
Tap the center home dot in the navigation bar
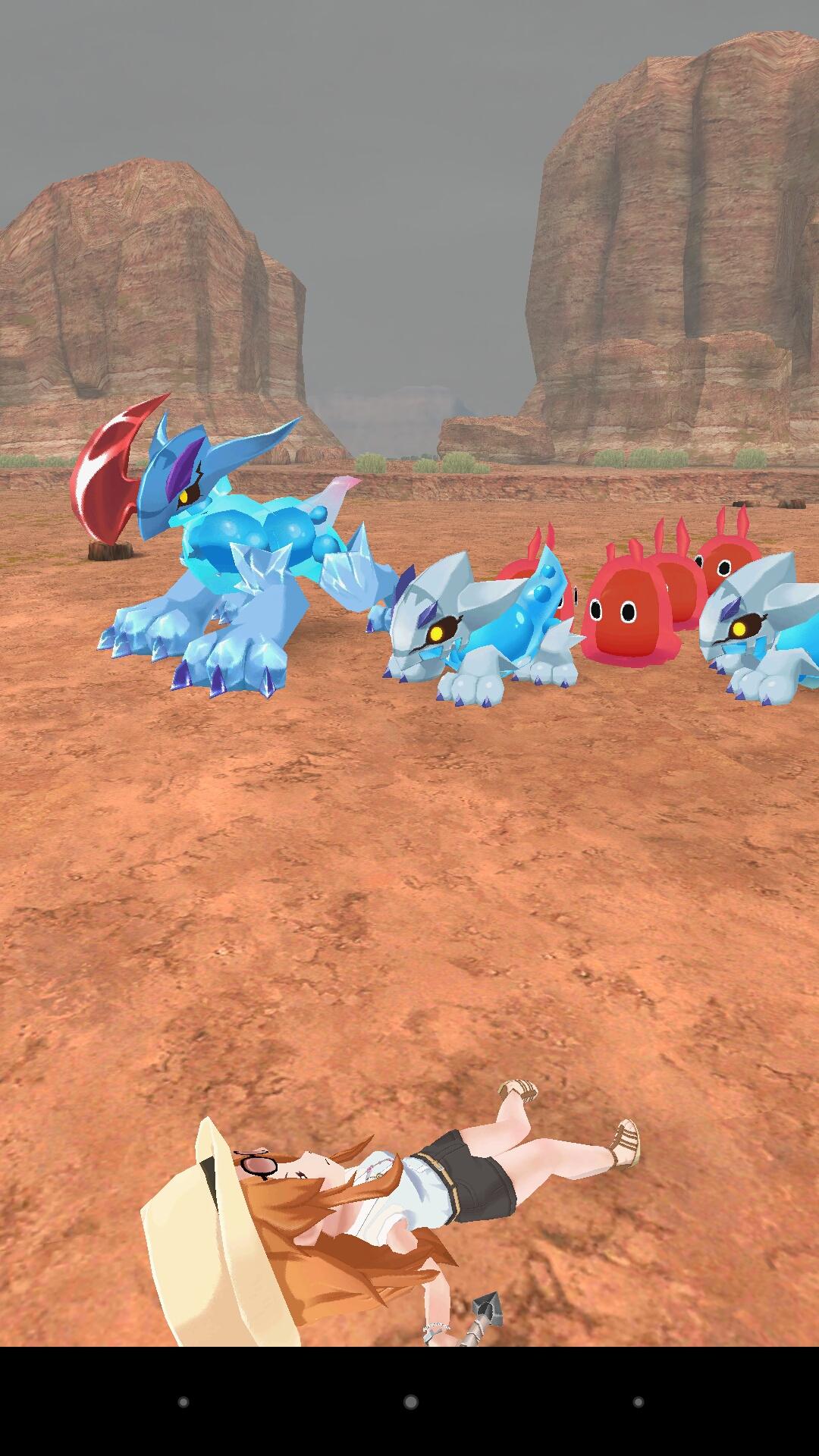click(410, 1402)
